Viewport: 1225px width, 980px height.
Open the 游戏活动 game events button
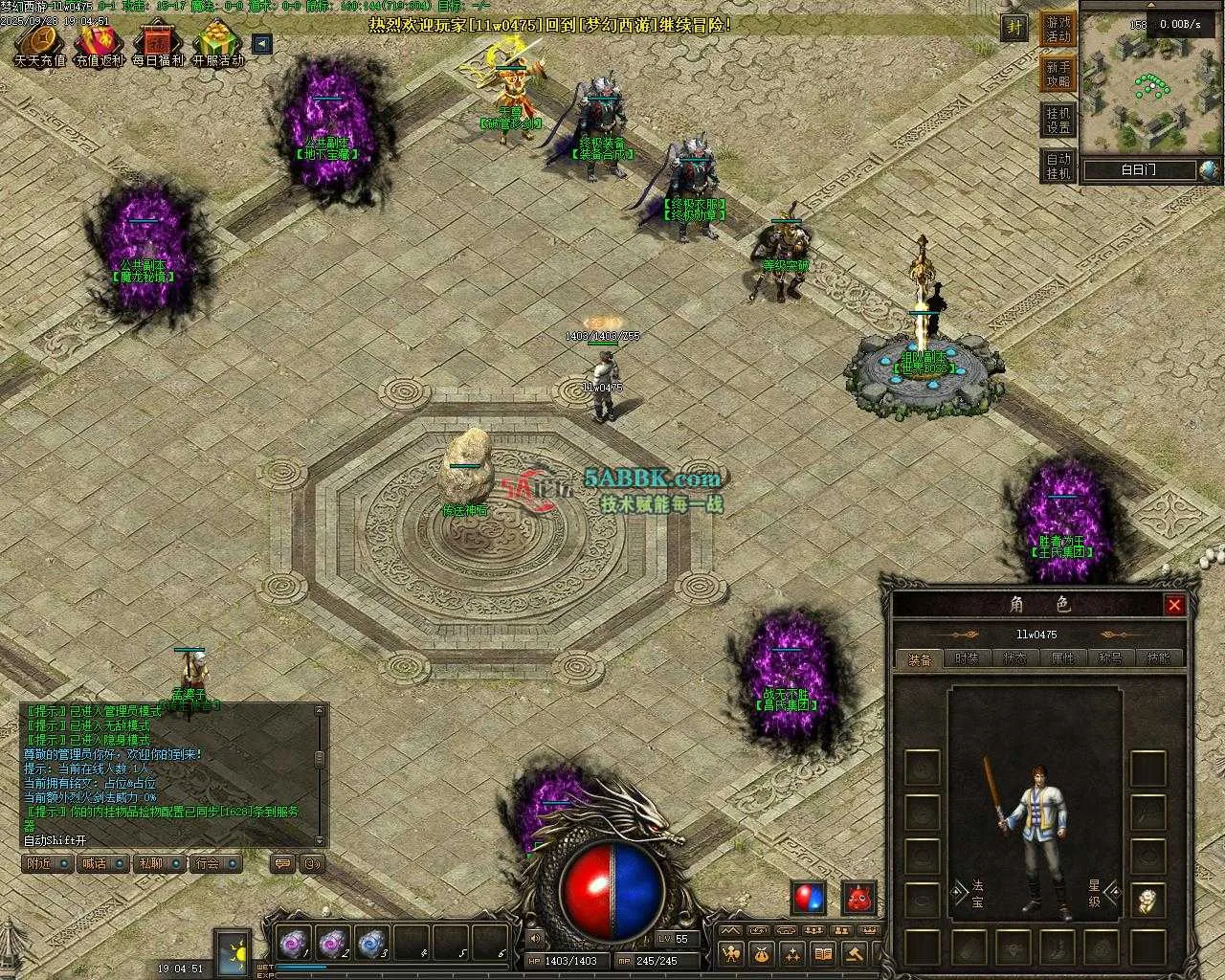click(1058, 29)
